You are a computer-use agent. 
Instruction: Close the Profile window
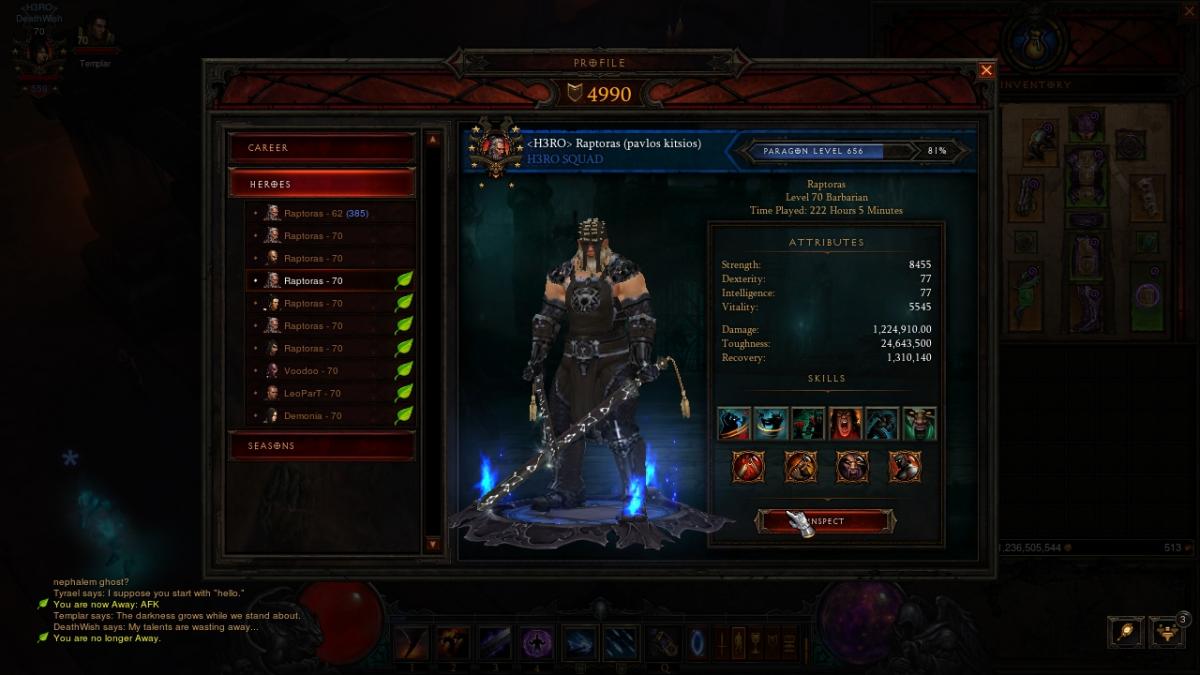986,70
